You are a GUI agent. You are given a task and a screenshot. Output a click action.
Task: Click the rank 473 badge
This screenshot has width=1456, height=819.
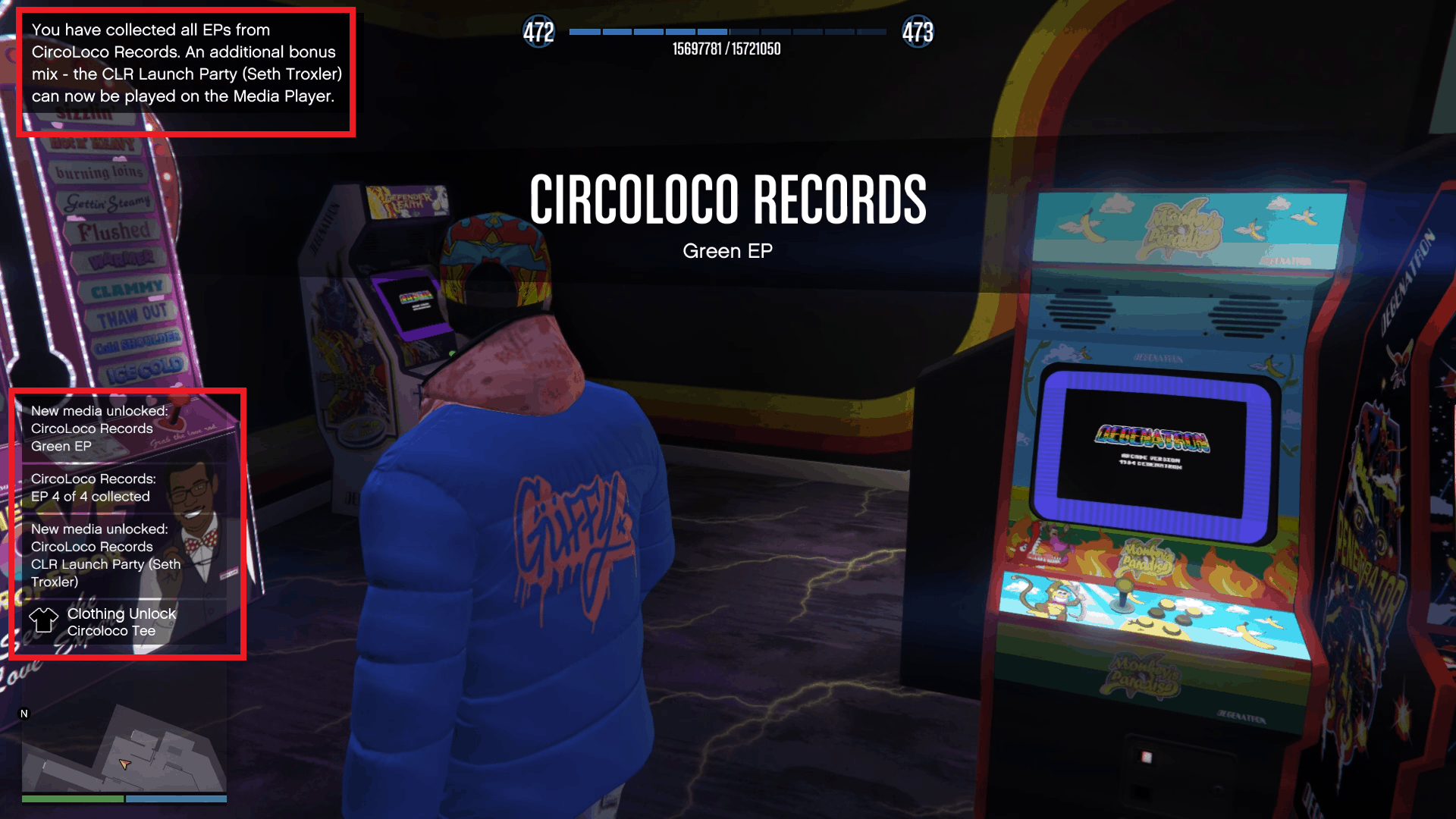tap(917, 32)
